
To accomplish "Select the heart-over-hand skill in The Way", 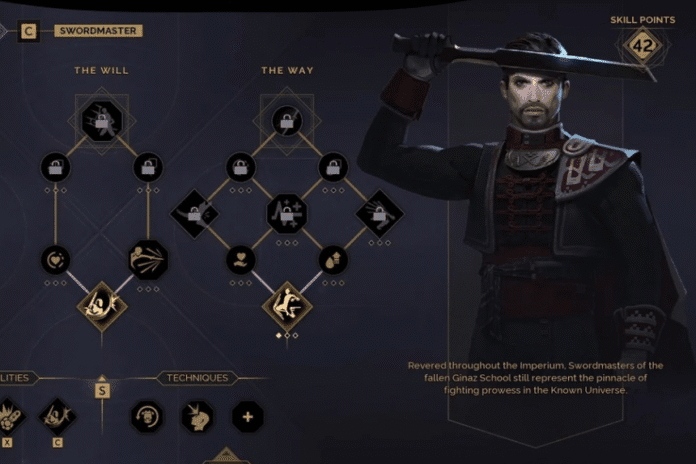I will (x=240, y=260).
